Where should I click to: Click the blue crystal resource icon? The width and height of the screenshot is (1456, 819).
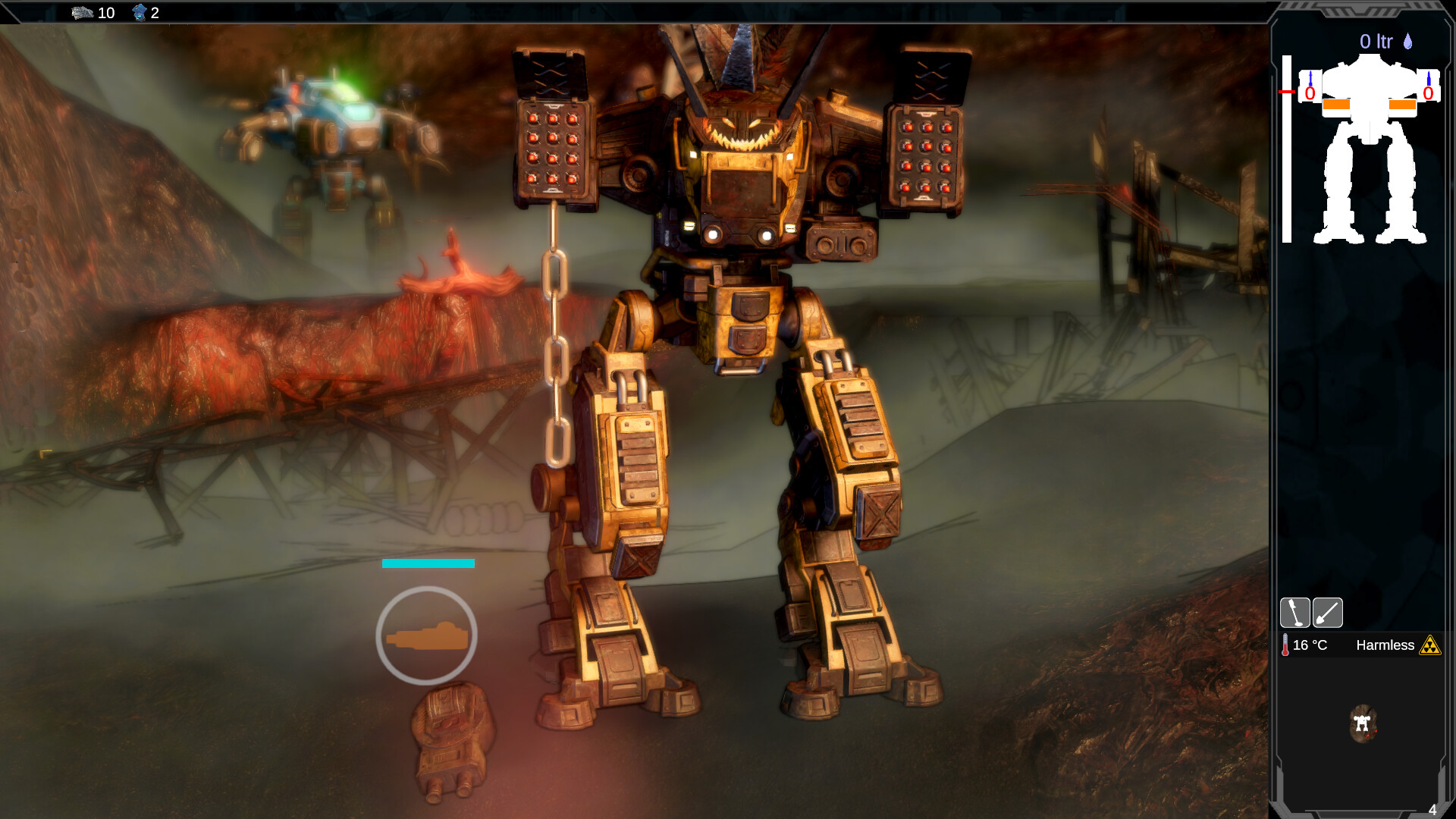[x=140, y=13]
